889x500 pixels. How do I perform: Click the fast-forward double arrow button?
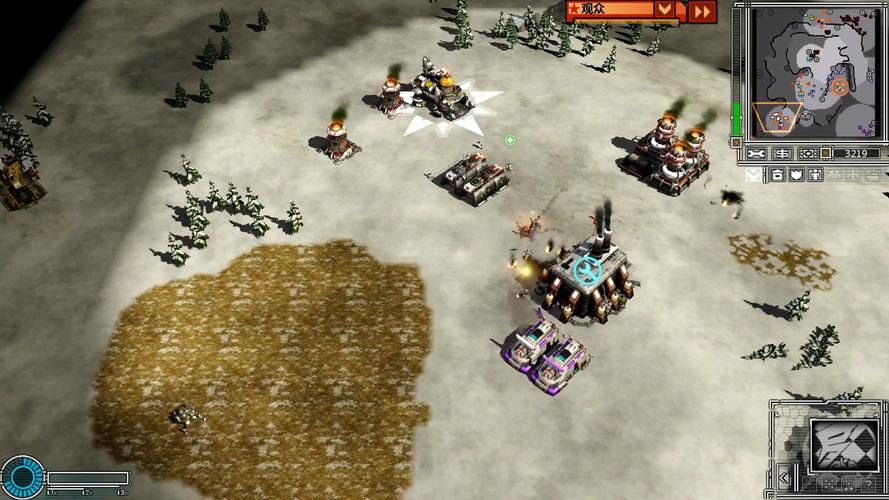tap(703, 11)
